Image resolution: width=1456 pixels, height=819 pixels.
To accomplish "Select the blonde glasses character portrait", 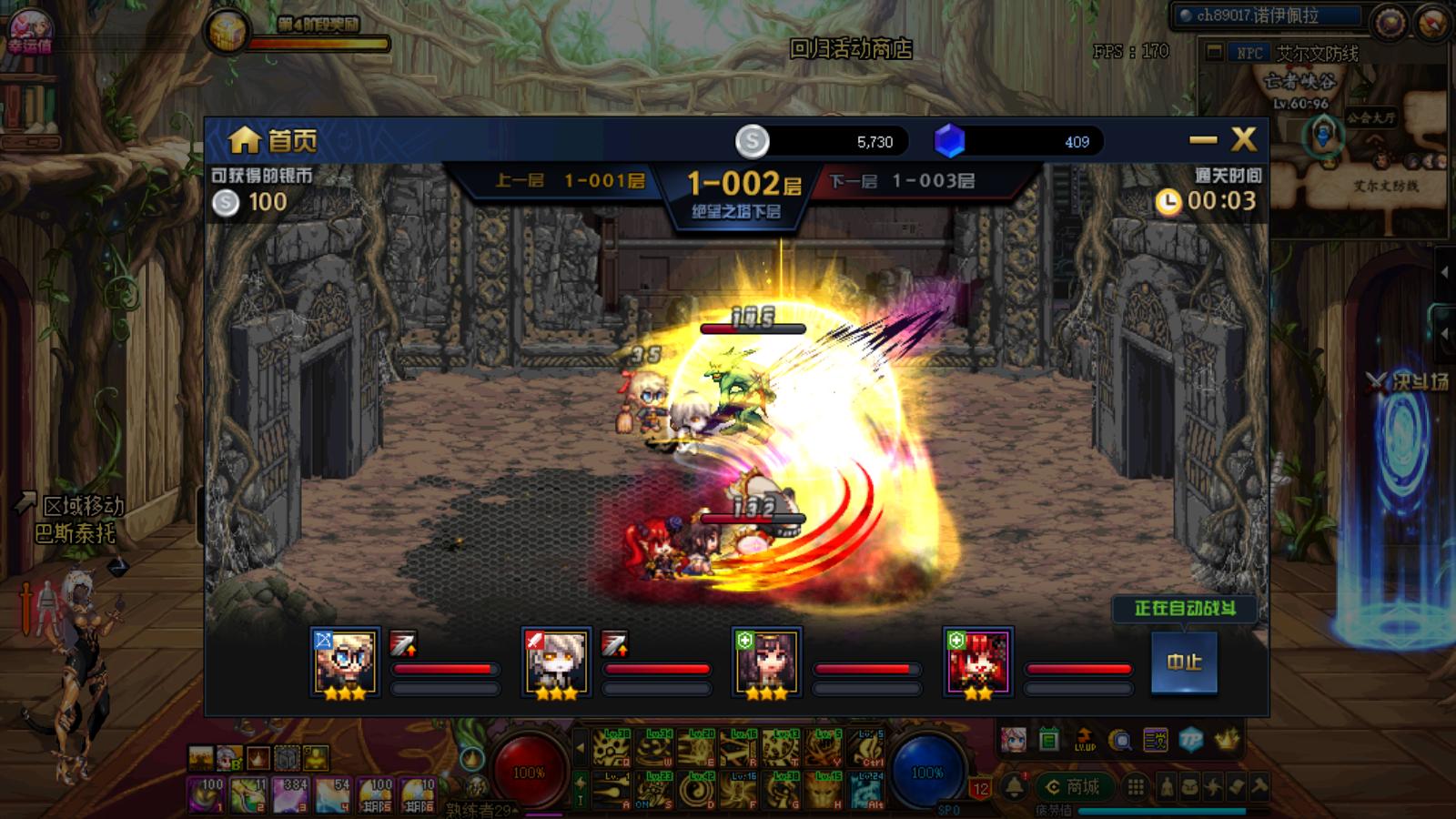I will [345, 662].
